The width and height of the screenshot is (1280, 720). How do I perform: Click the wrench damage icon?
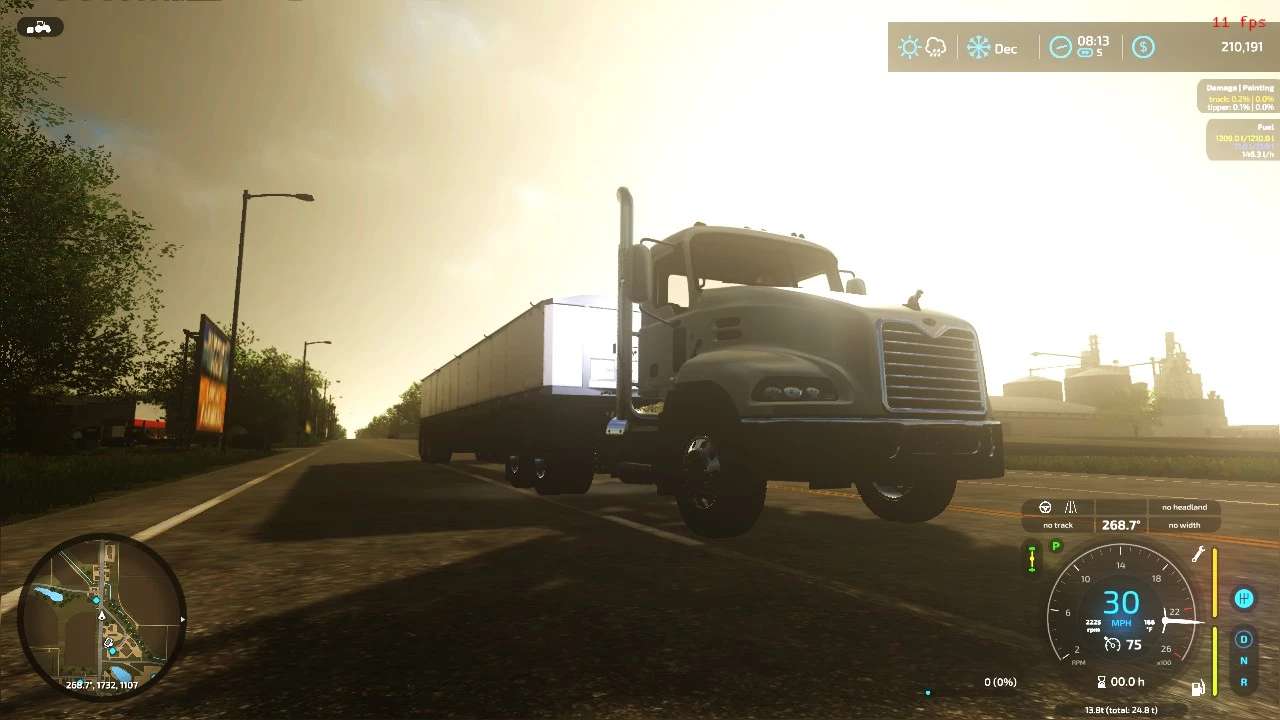point(1197,555)
